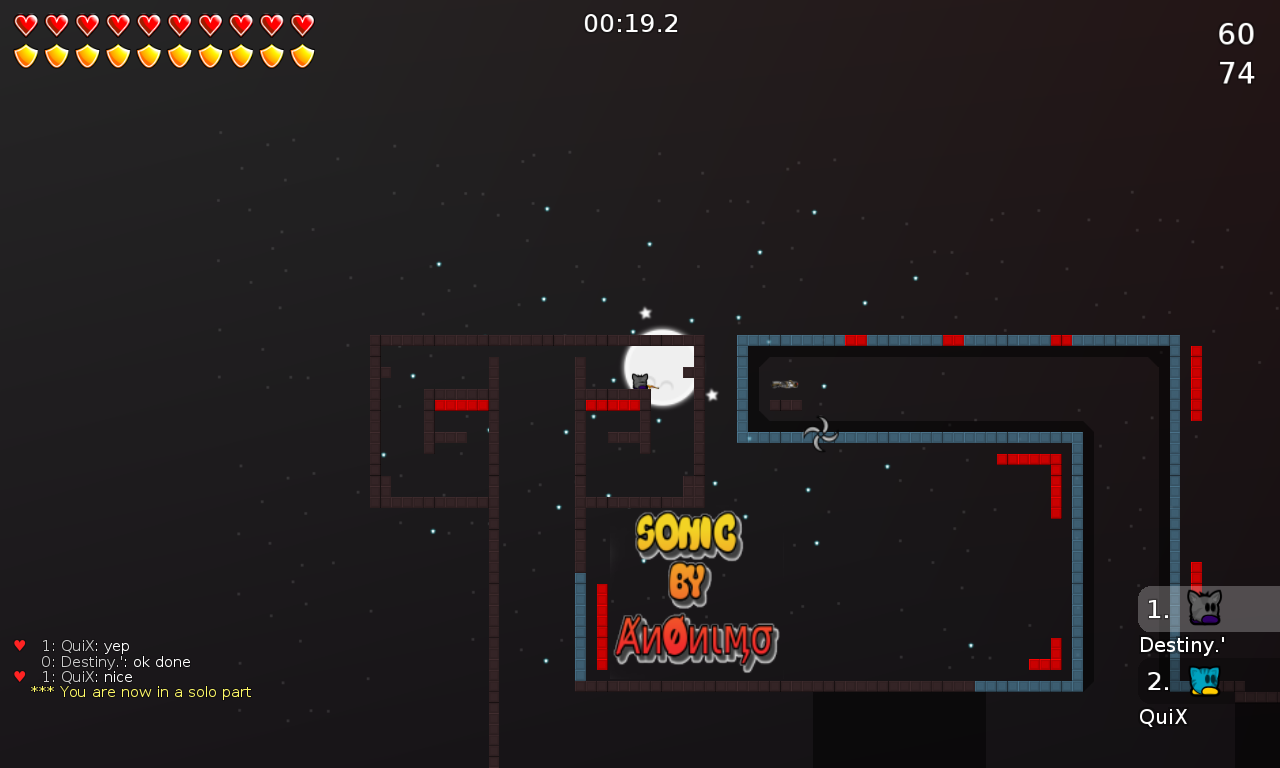Click the solo part notification text

coord(142,691)
